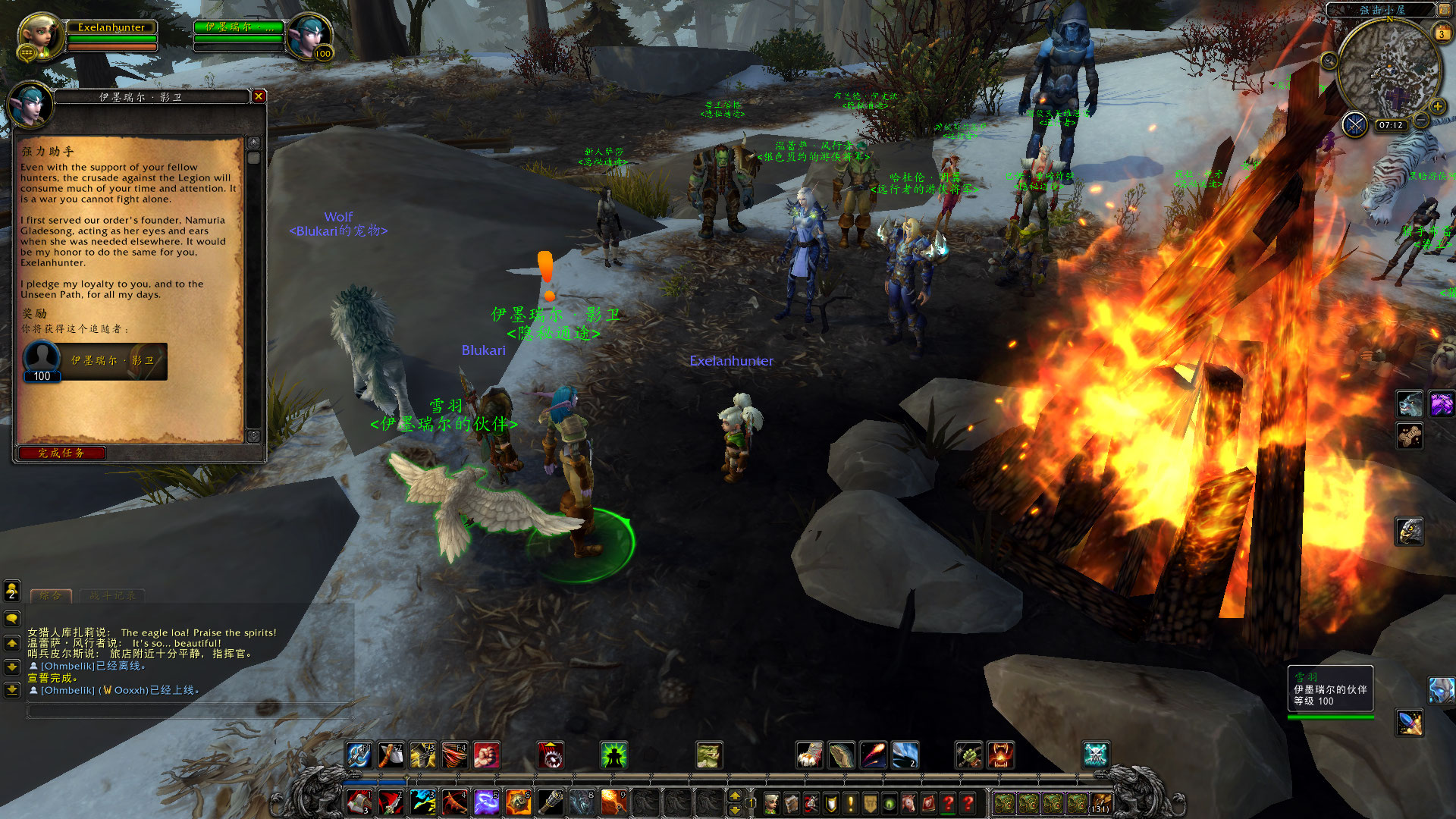Zoom out on the minimap
This screenshot has height=819, width=1456.
[x=1421, y=121]
